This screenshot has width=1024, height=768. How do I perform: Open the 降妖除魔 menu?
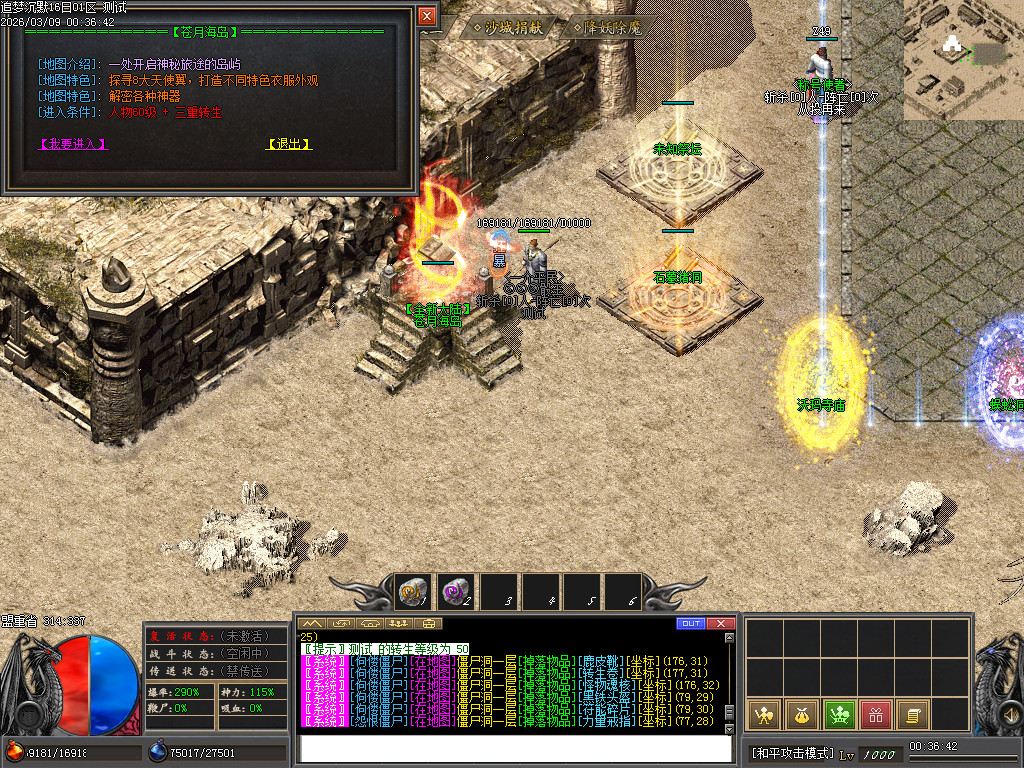tap(612, 28)
